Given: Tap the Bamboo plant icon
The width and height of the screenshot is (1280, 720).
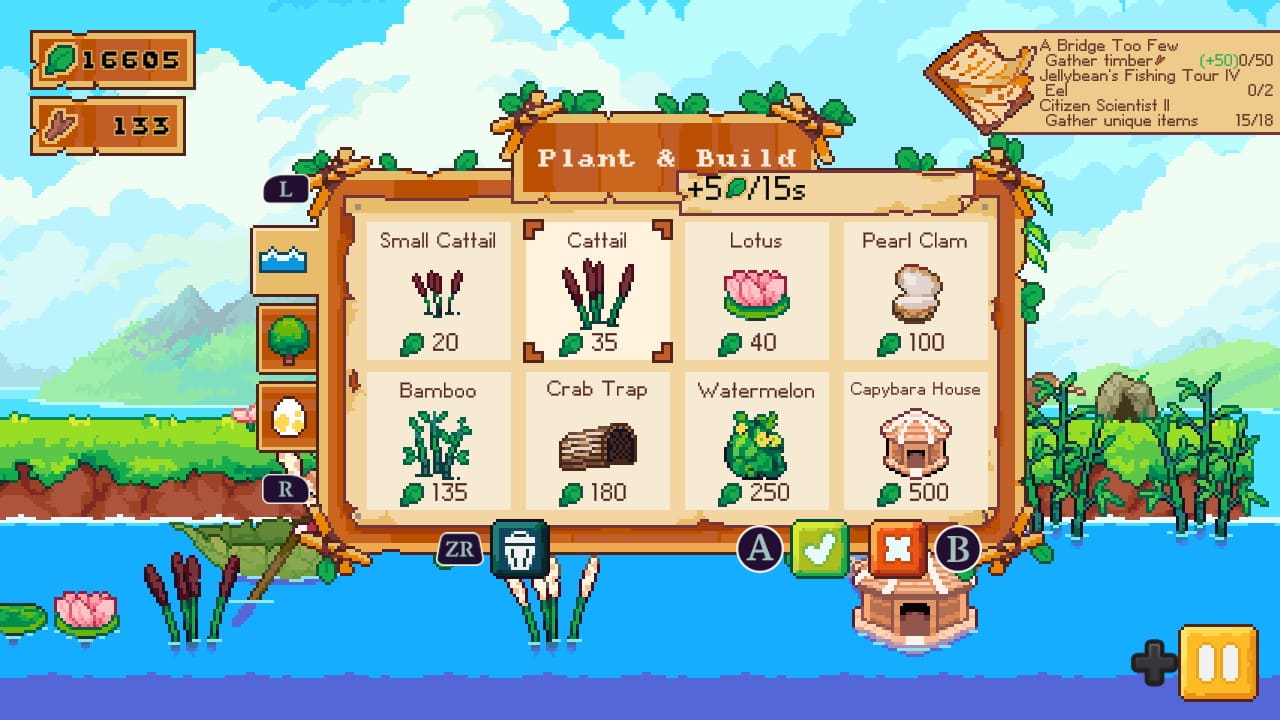Looking at the screenshot, I should click(438, 440).
